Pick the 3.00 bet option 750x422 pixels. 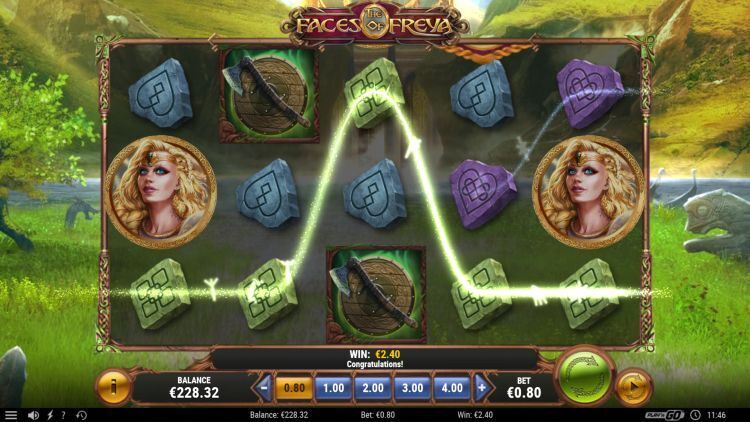(411, 387)
